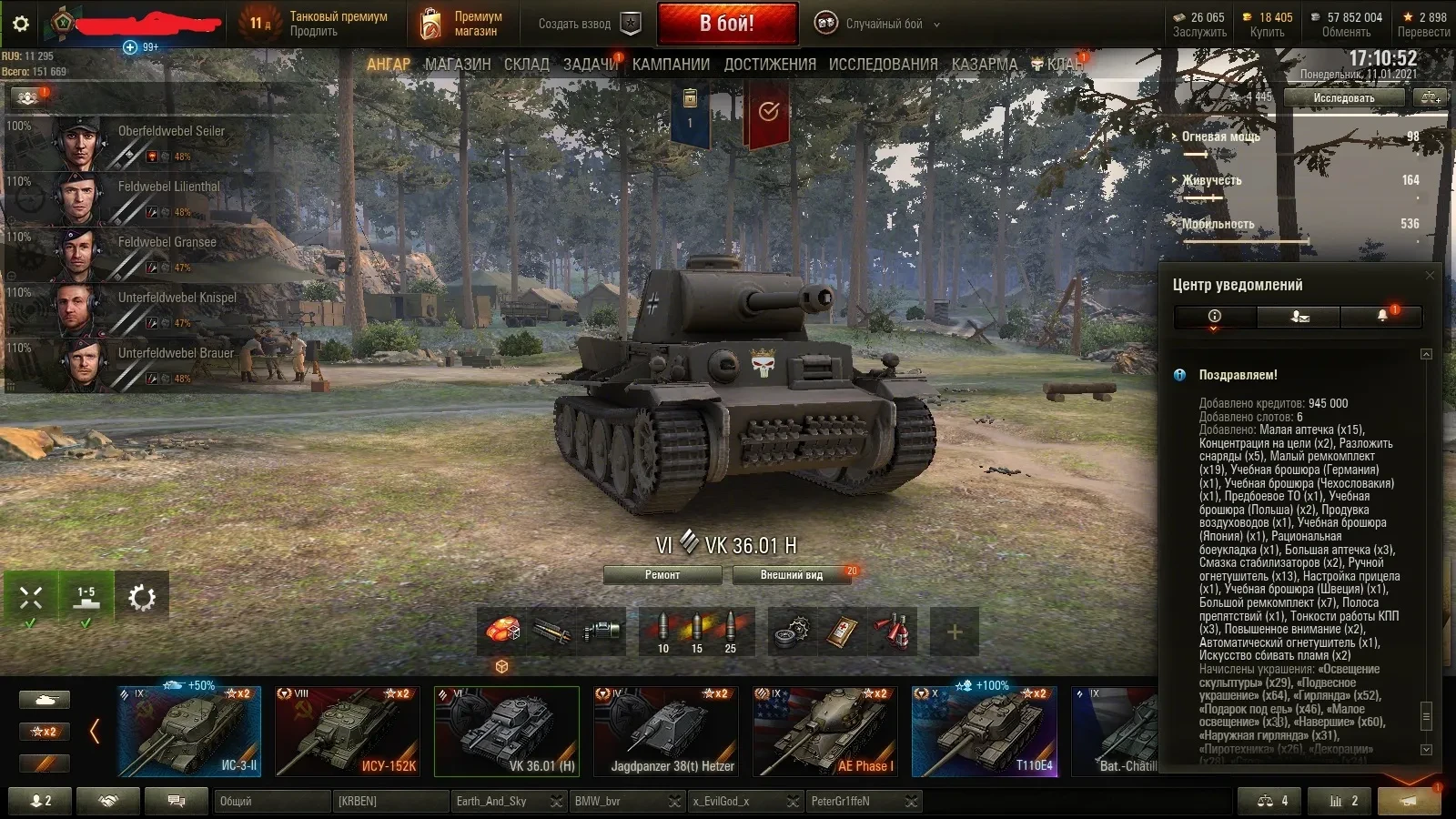Open the Премиум магазин

(x=462, y=25)
